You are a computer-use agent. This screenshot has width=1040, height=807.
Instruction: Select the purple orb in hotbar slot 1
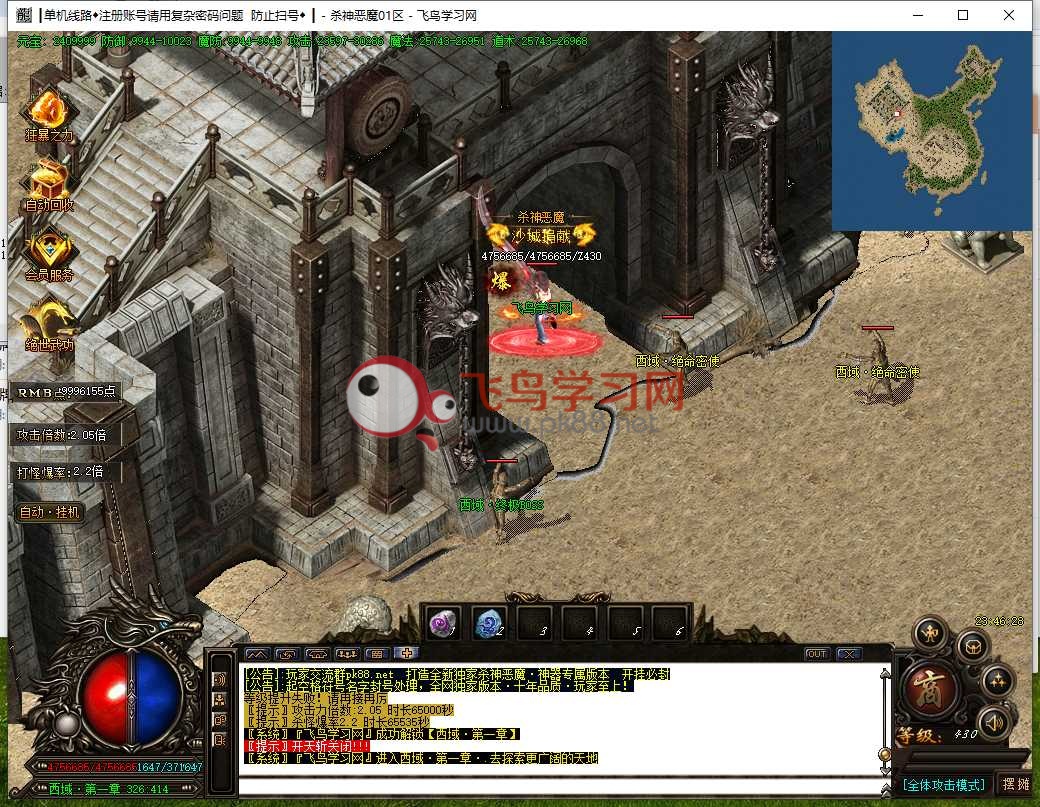click(x=441, y=624)
